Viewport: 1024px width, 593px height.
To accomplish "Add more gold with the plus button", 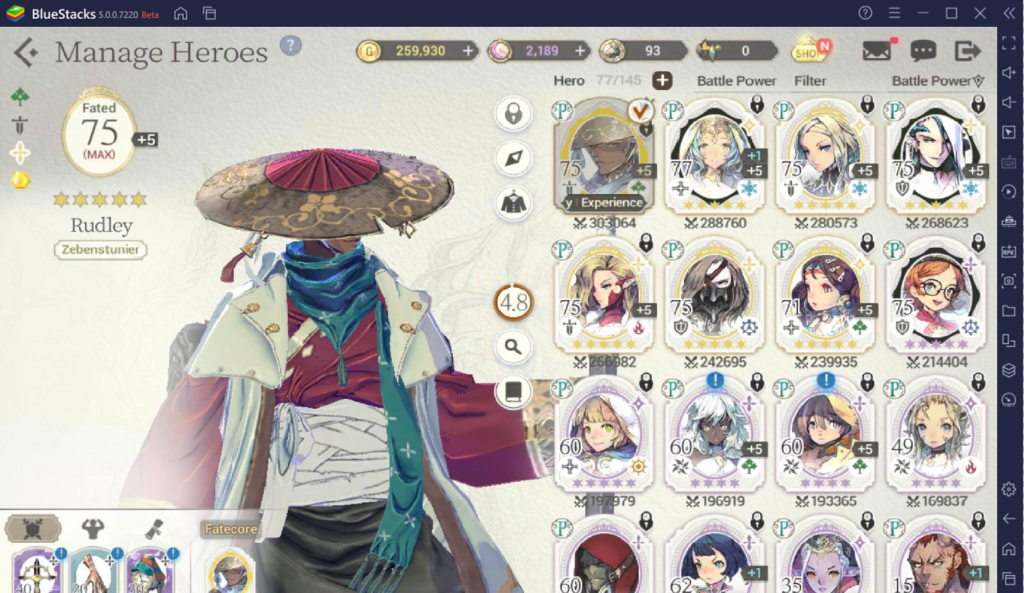I will 468,50.
